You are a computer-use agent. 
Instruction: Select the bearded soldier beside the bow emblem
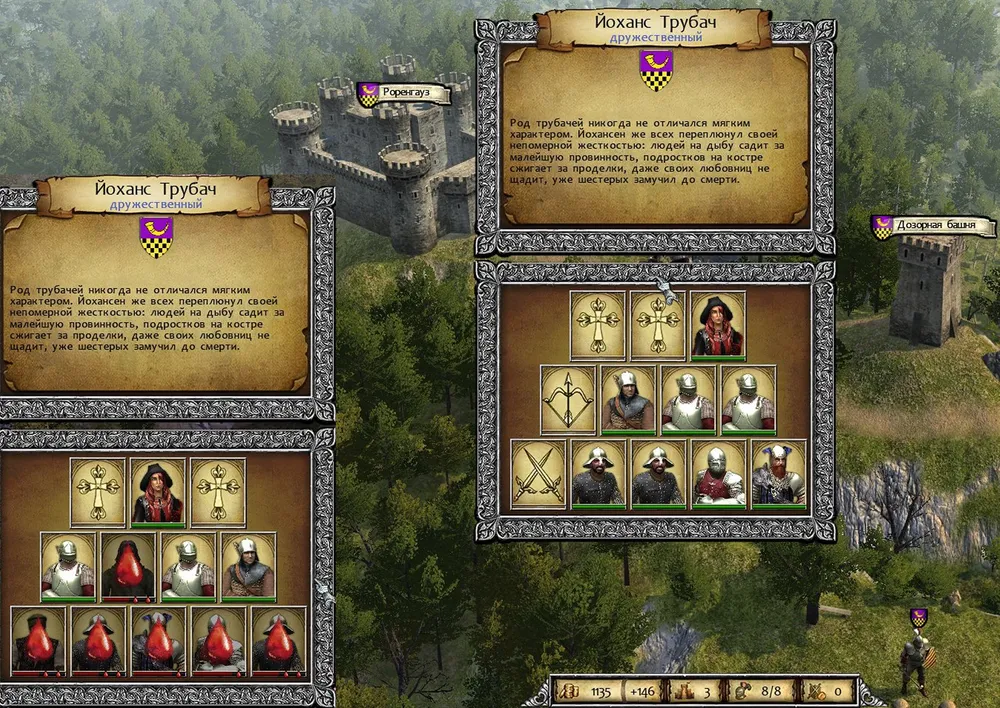(628, 399)
